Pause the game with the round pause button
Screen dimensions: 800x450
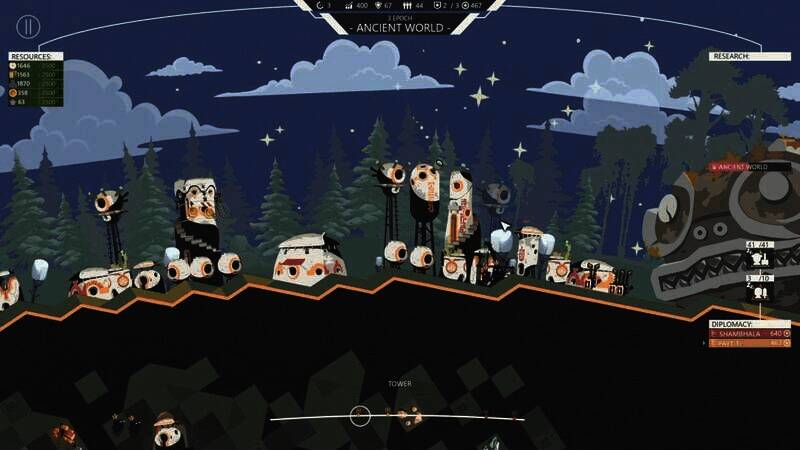point(29,26)
